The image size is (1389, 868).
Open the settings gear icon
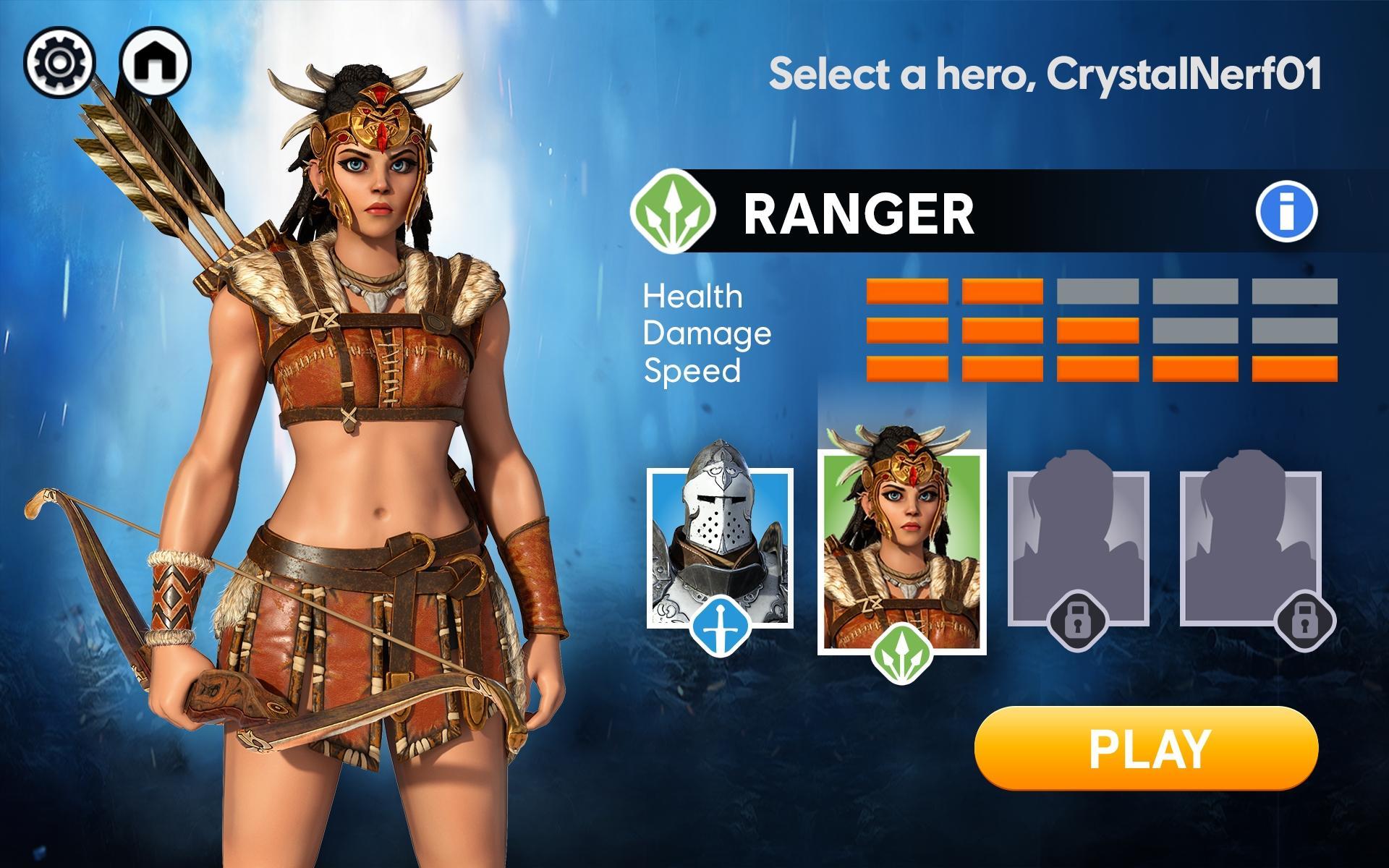point(61,60)
